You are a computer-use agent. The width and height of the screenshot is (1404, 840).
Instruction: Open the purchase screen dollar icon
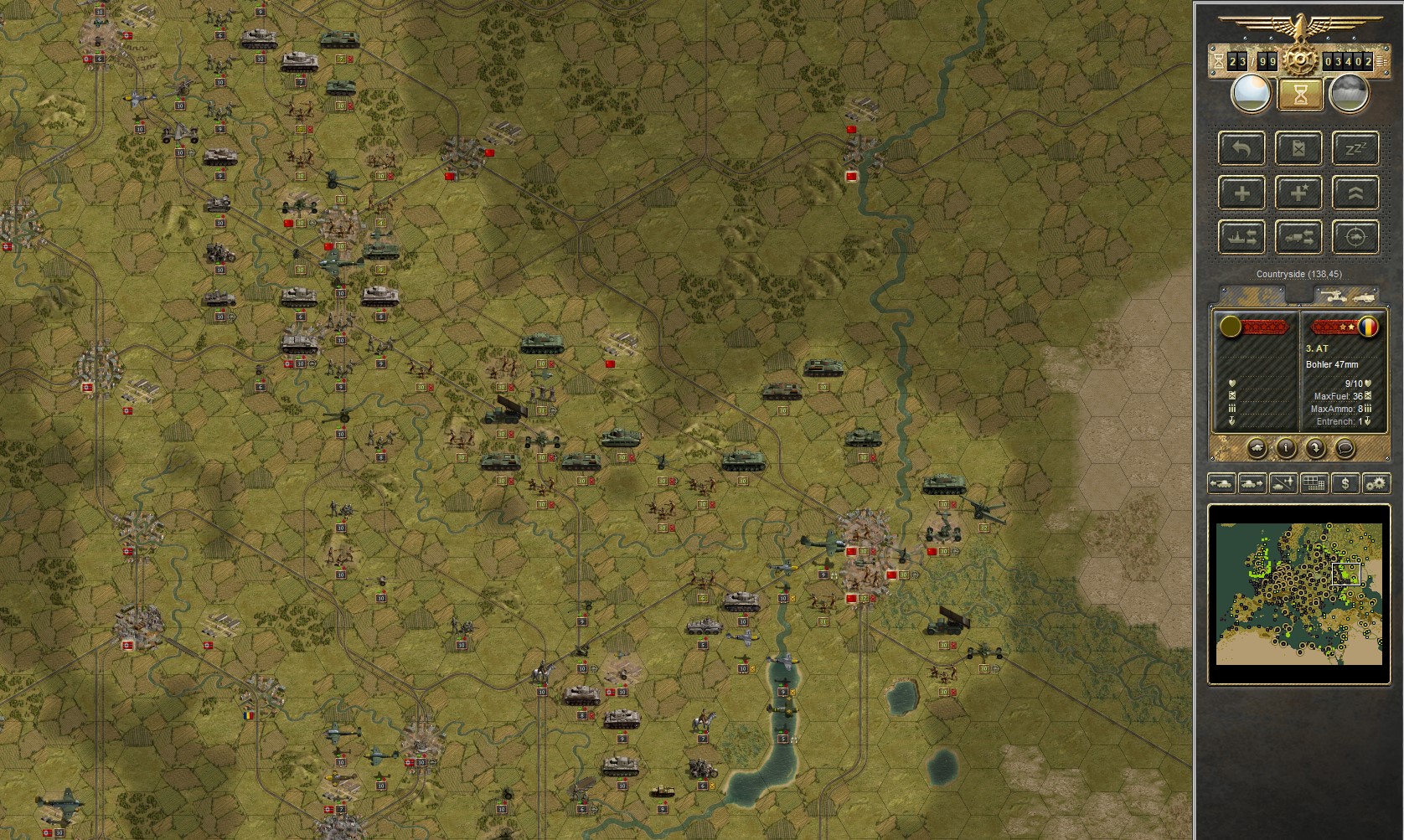point(1344,482)
